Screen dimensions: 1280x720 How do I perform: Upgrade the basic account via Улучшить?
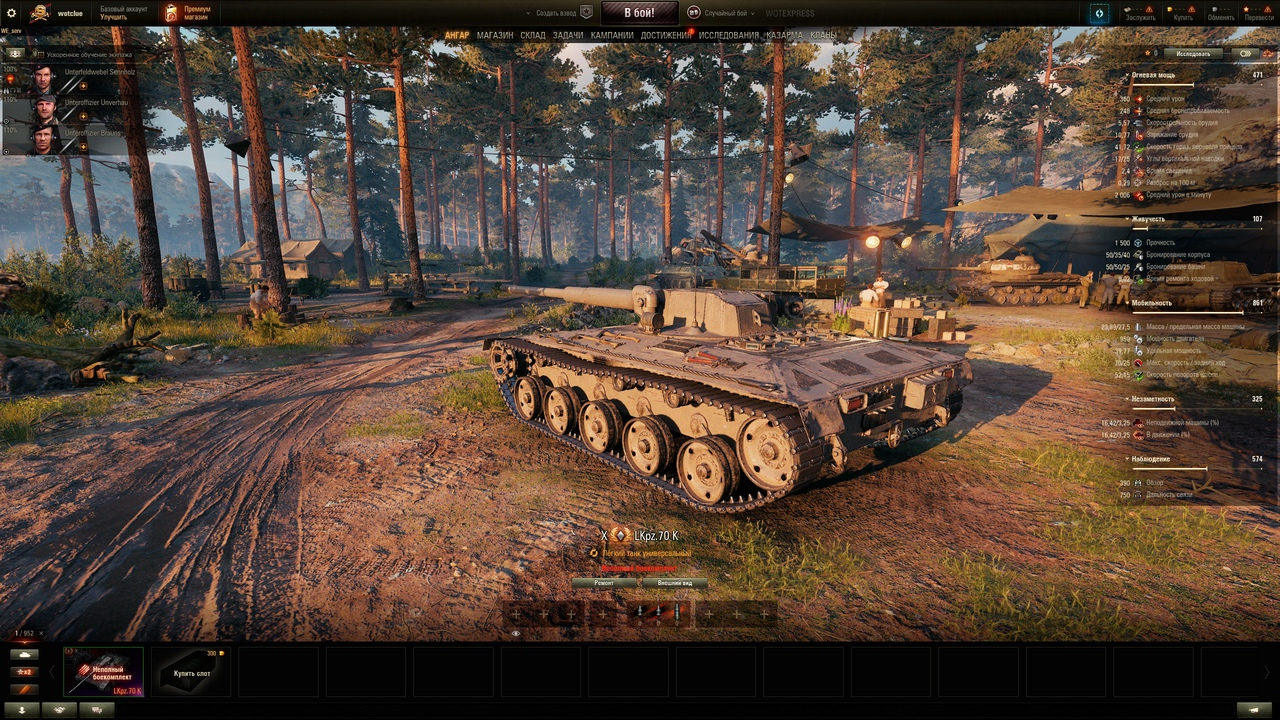click(x=113, y=18)
